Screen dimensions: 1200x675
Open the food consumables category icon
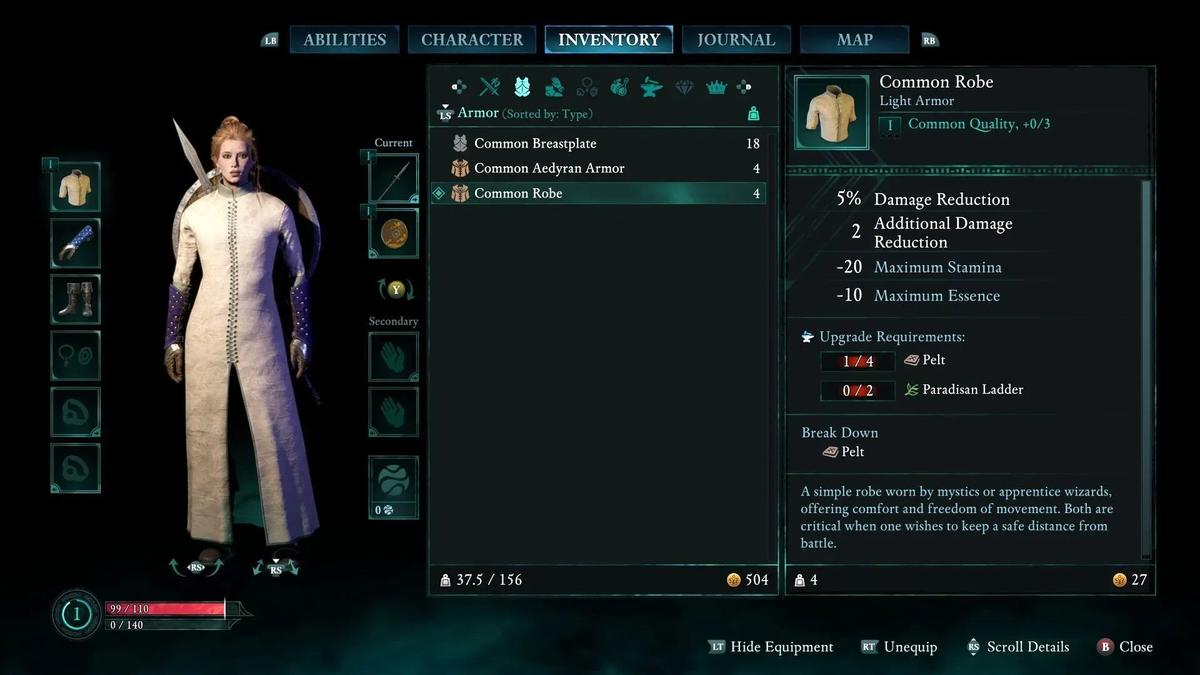[x=619, y=87]
